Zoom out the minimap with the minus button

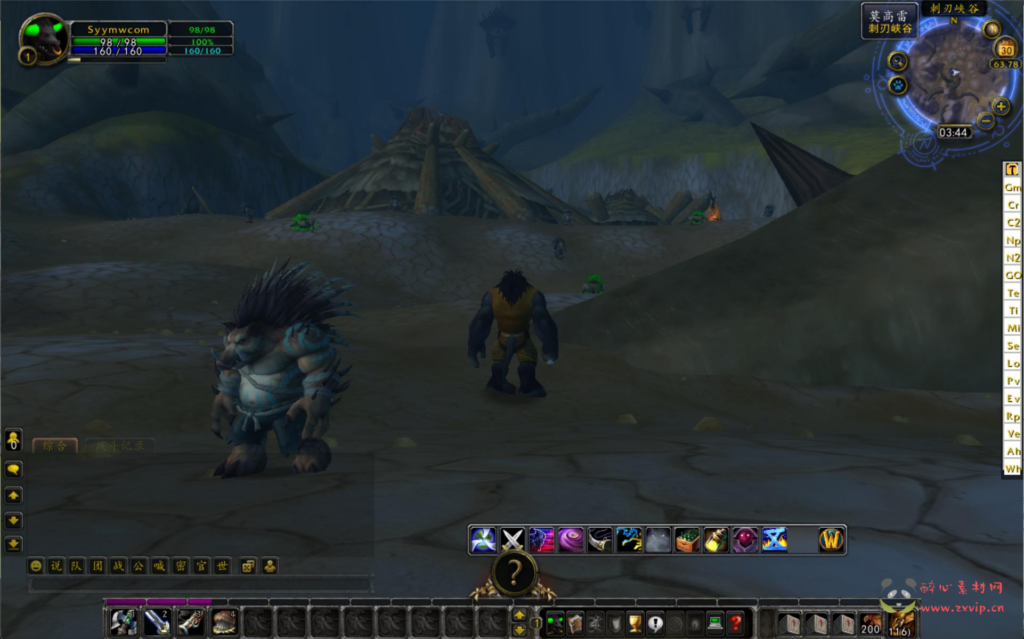[985, 122]
